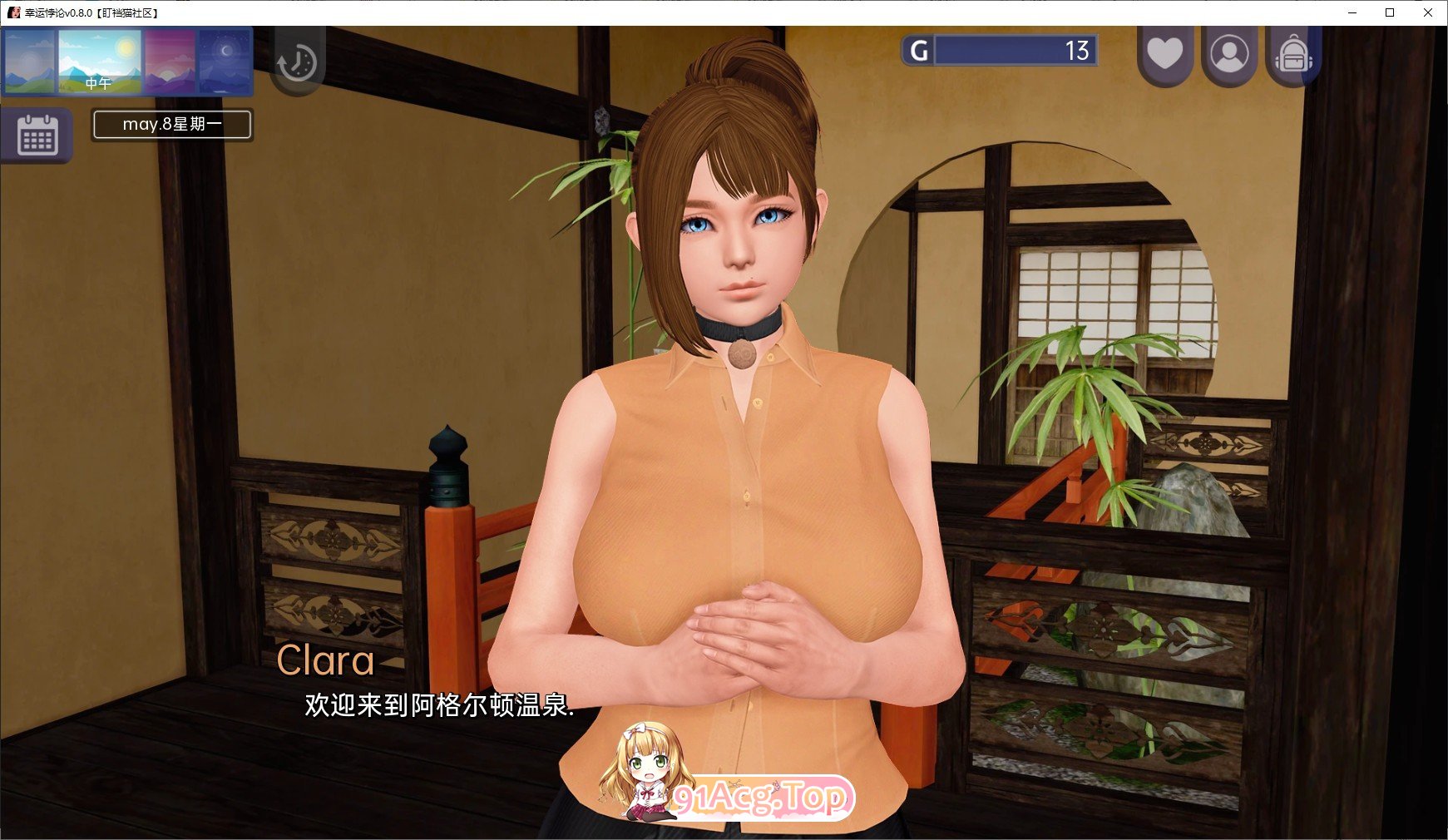Click Clara's name label
This screenshot has height=840, width=1448.
coord(327,661)
